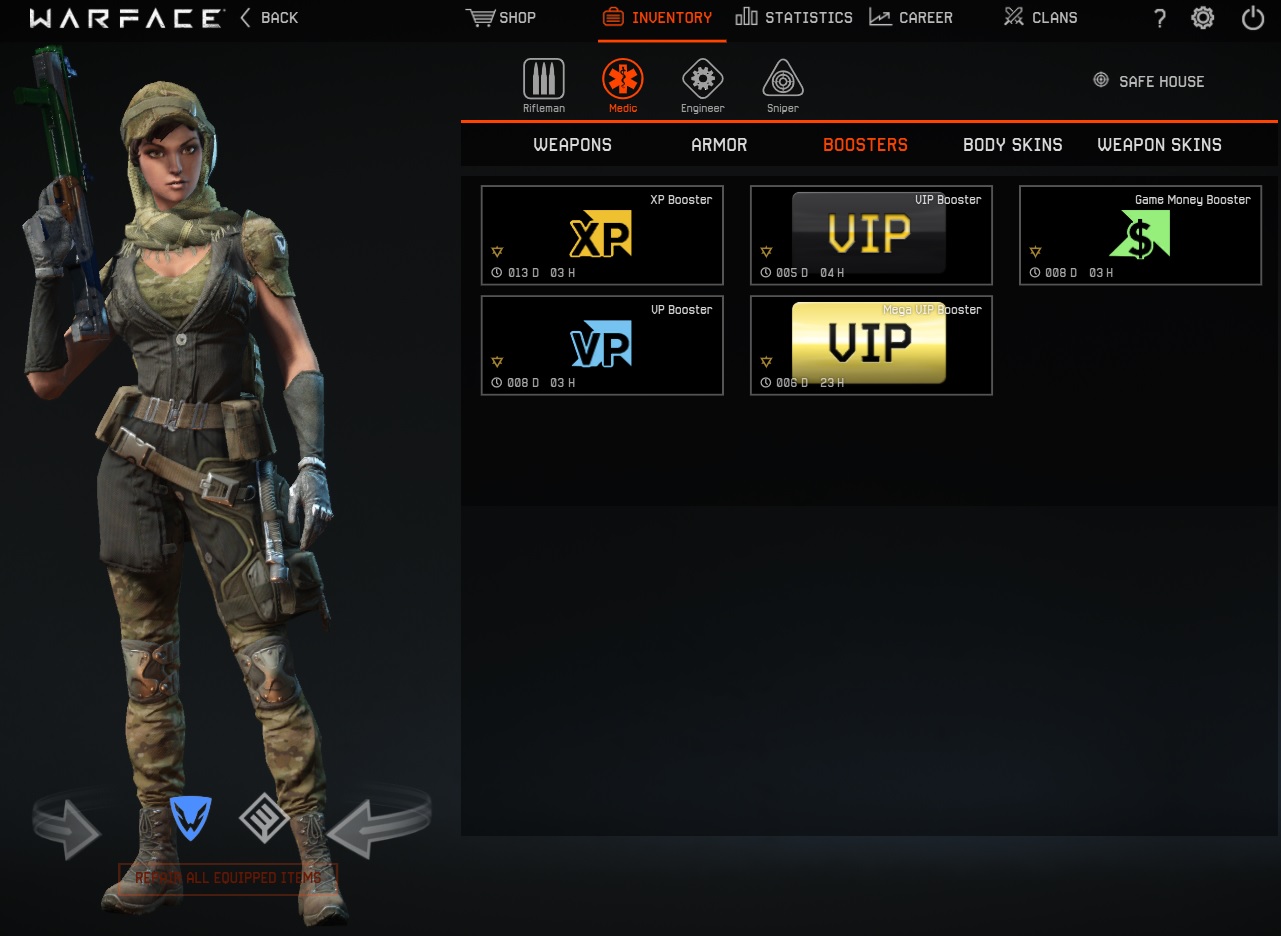Open the settings gear icon

click(x=1202, y=17)
